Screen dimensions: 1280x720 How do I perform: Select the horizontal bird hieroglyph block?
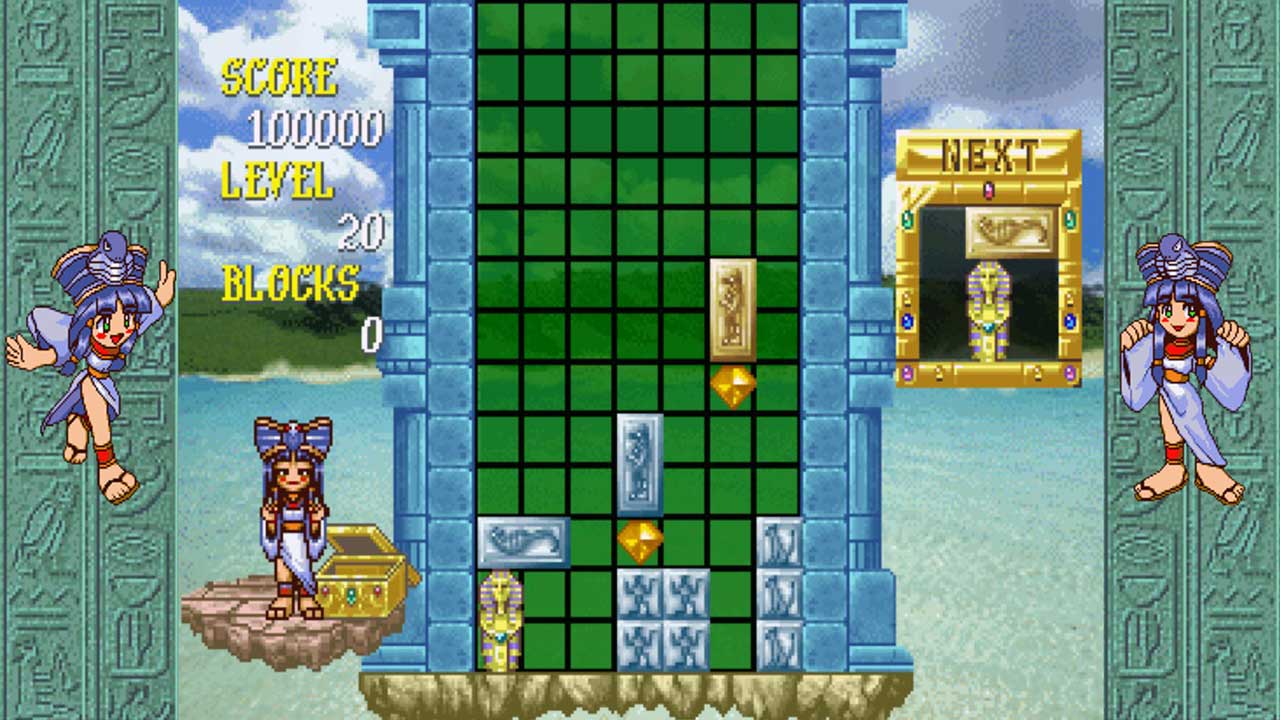point(525,542)
